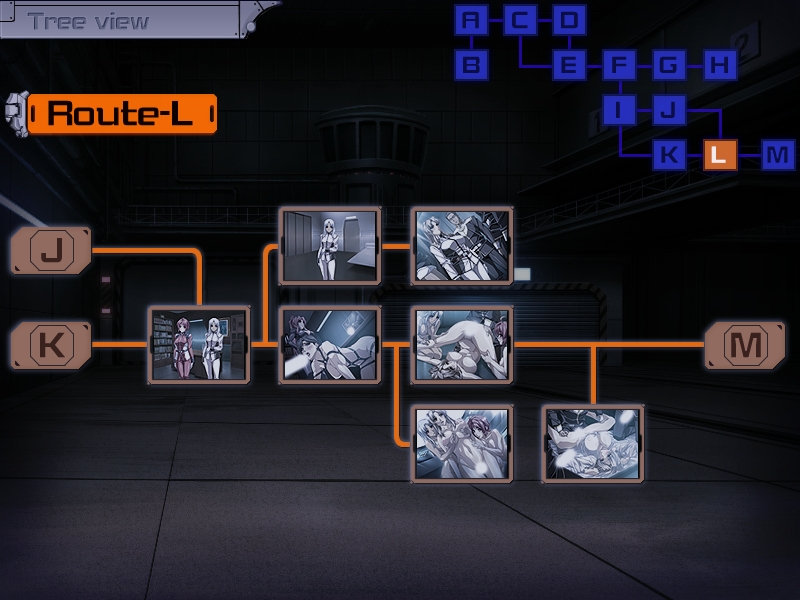Go to the large K route connector
The height and width of the screenshot is (600, 800).
pos(51,345)
